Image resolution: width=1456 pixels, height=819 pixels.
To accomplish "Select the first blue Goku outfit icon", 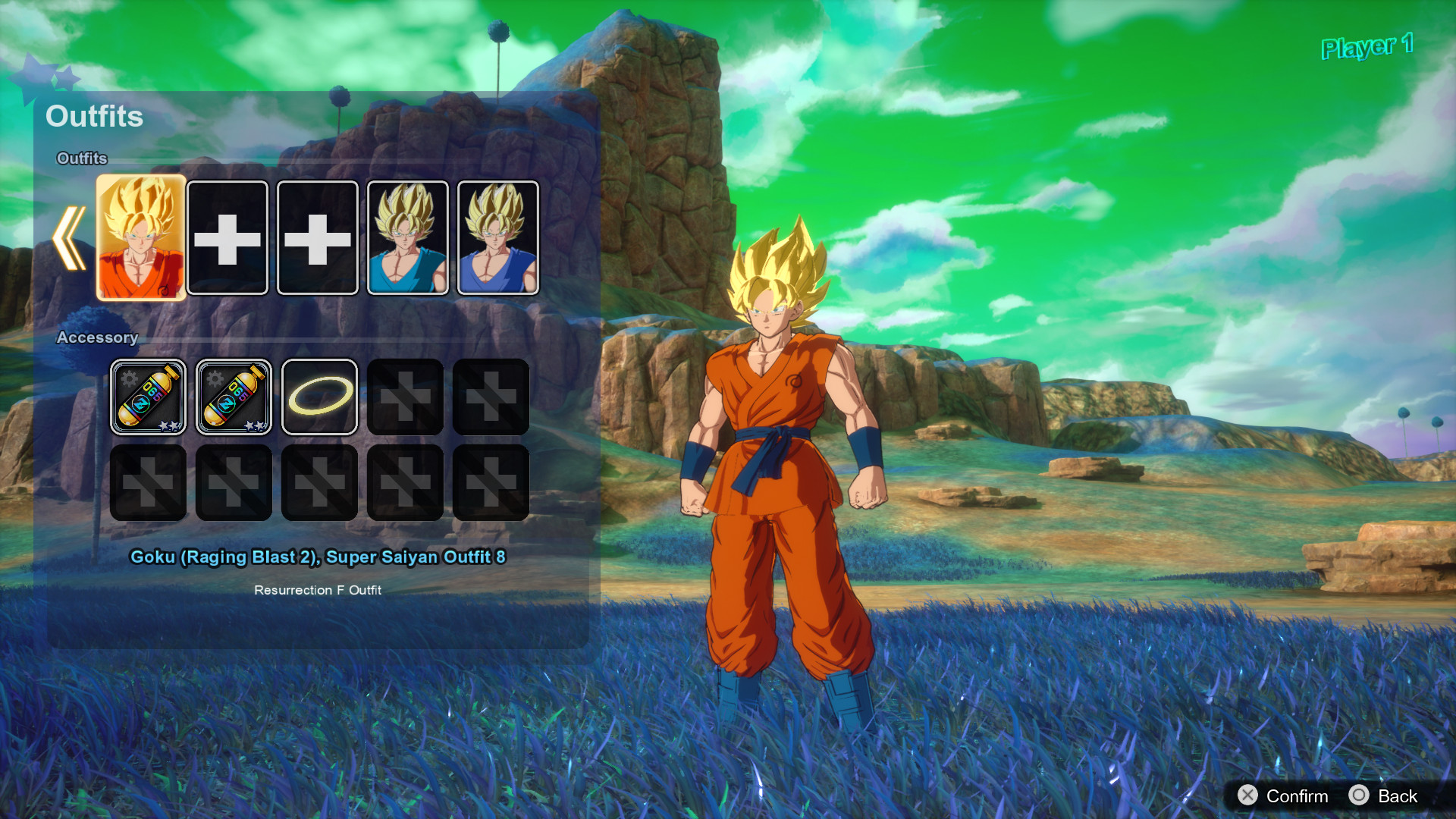I will pos(406,237).
